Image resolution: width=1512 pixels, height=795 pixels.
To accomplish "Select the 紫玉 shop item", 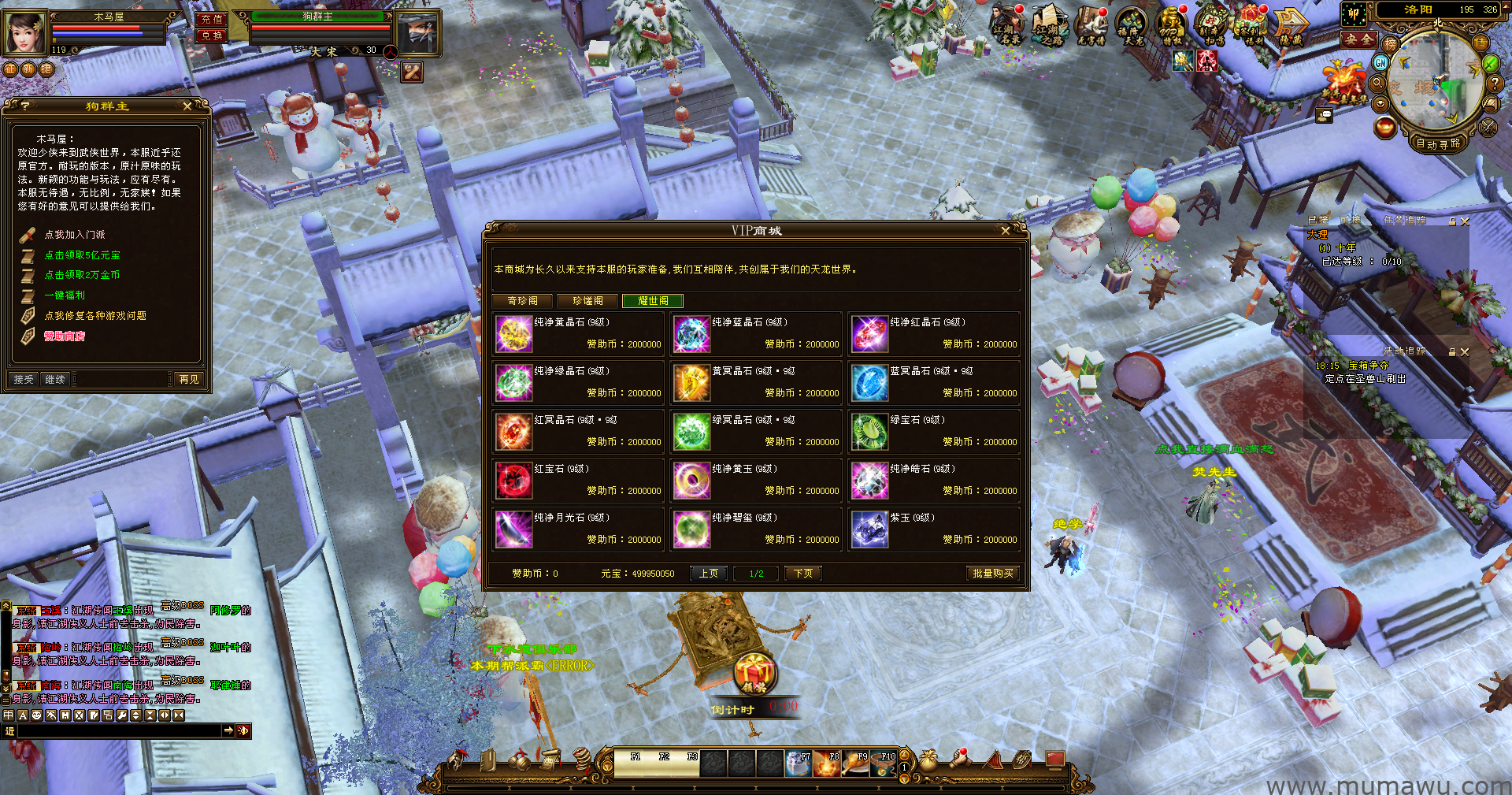I will click(x=870, y=529).
